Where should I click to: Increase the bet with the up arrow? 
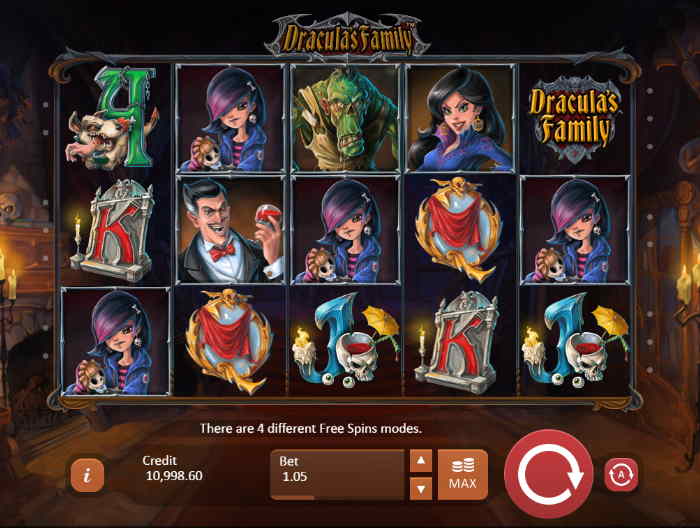click(x=421, y=461)
